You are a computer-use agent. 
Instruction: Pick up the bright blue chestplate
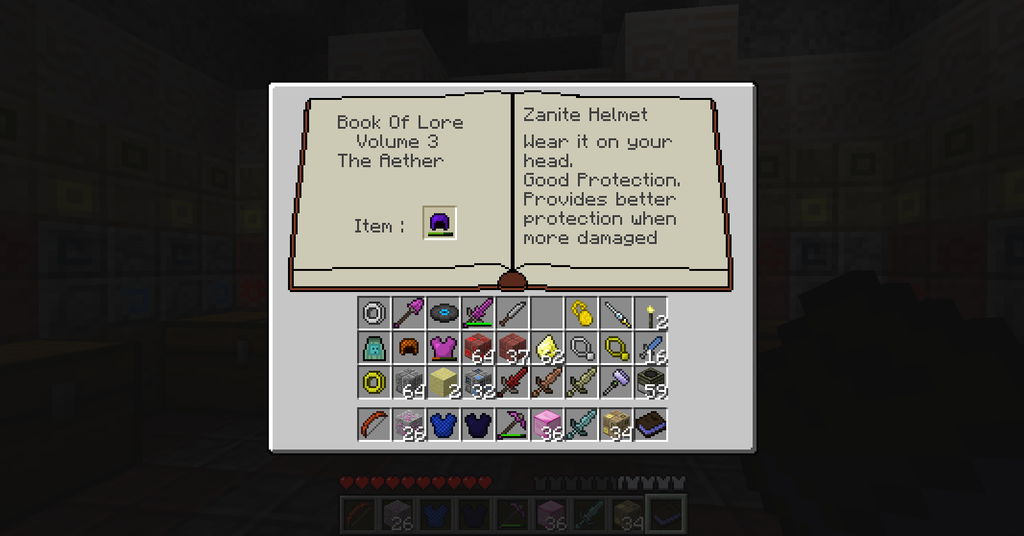(x=443, y=424)
